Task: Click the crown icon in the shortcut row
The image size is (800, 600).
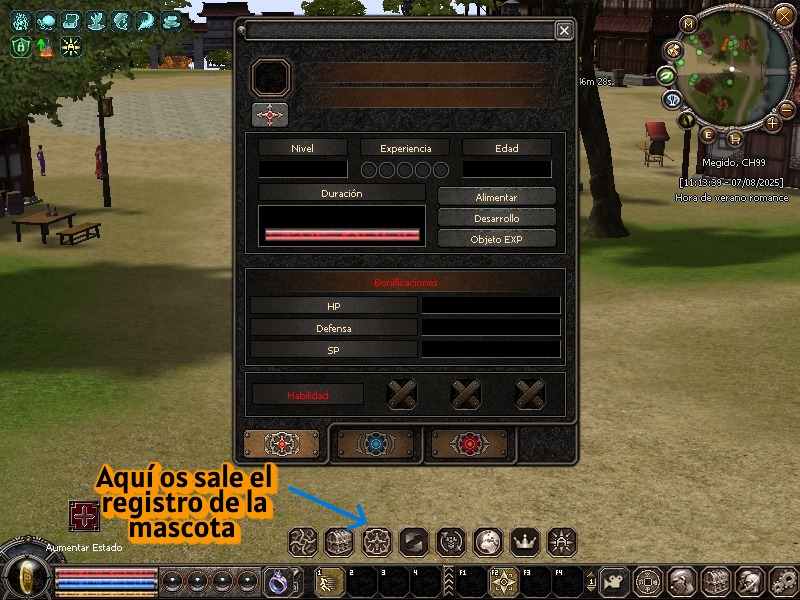Action: (x=525, y=542)
